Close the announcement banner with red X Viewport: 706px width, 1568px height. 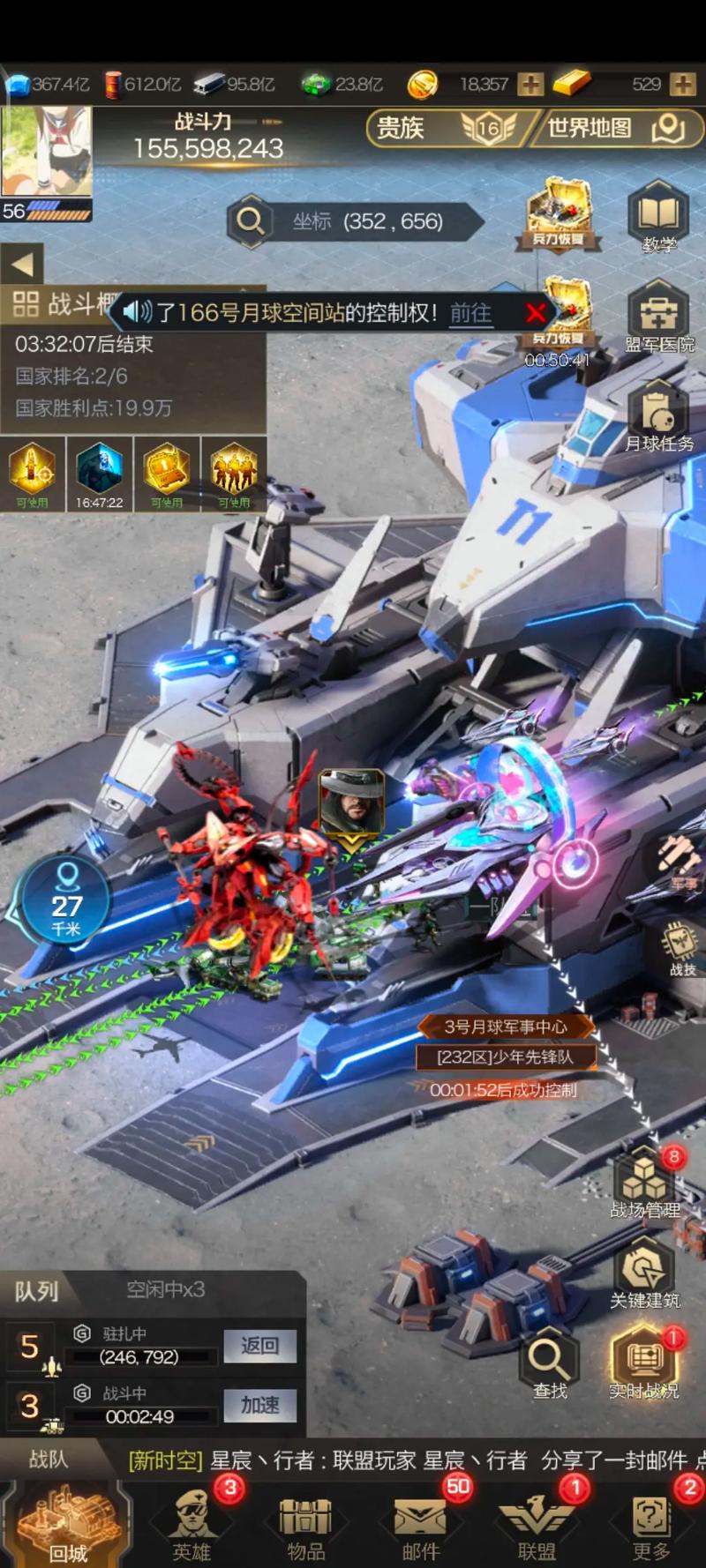click(x=535, y=313)
